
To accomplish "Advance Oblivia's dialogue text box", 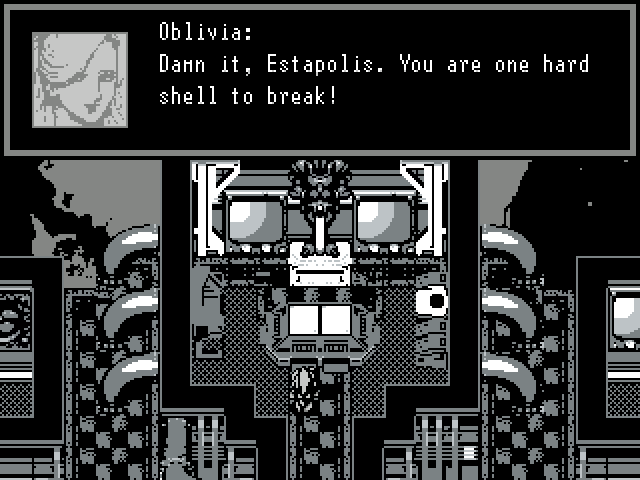I will click(372, 80).
